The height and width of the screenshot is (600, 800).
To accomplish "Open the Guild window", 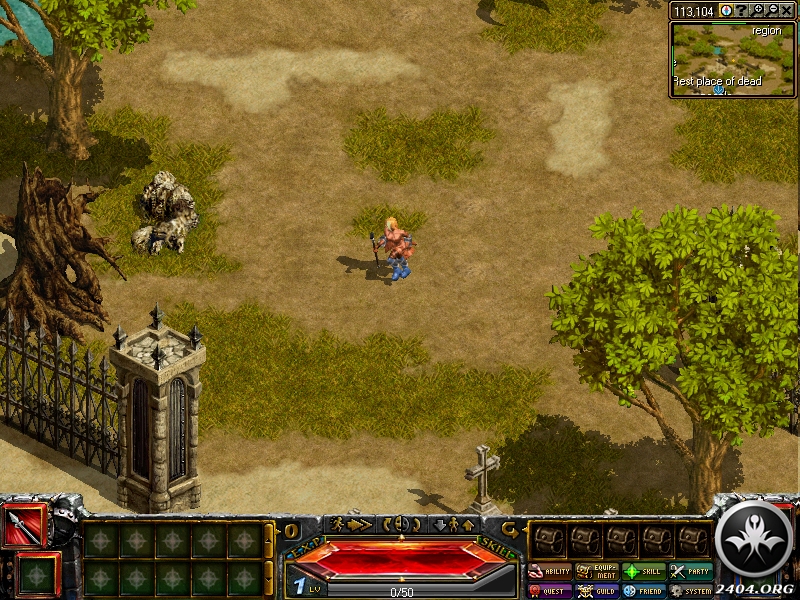I will click(x=597, y=591).
